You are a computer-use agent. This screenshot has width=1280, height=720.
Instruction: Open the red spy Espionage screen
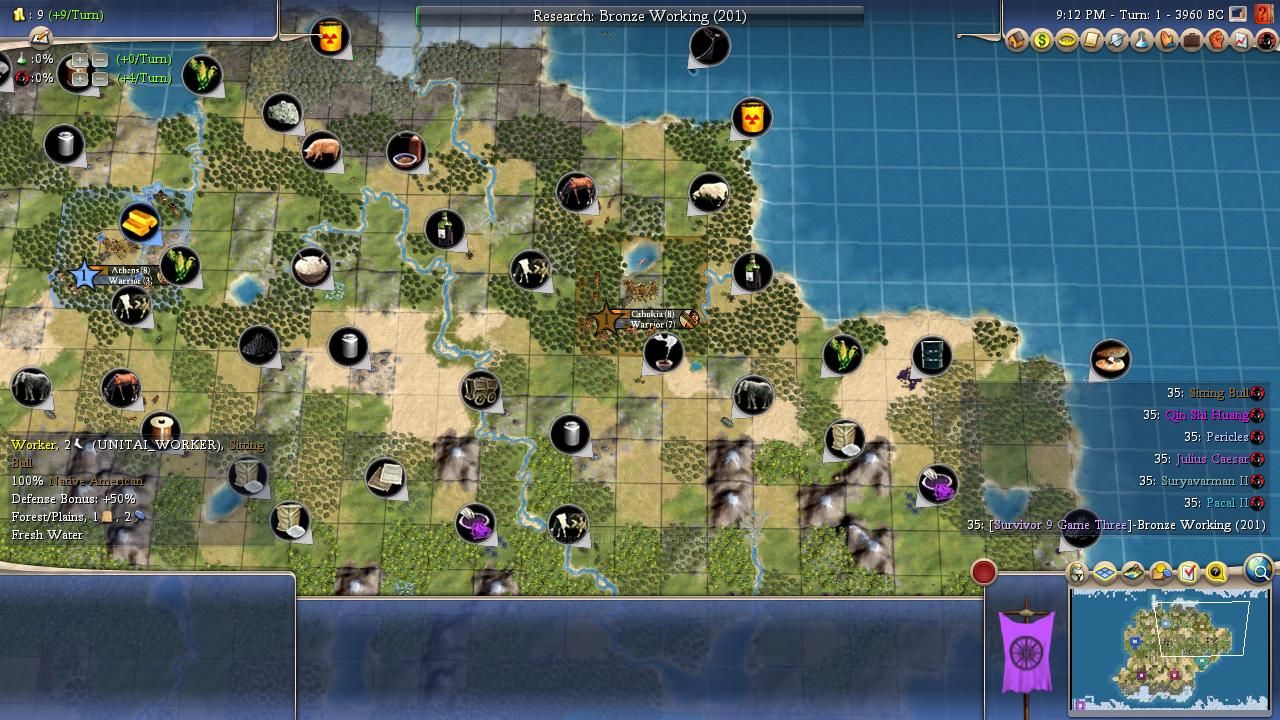point(1267,41)
